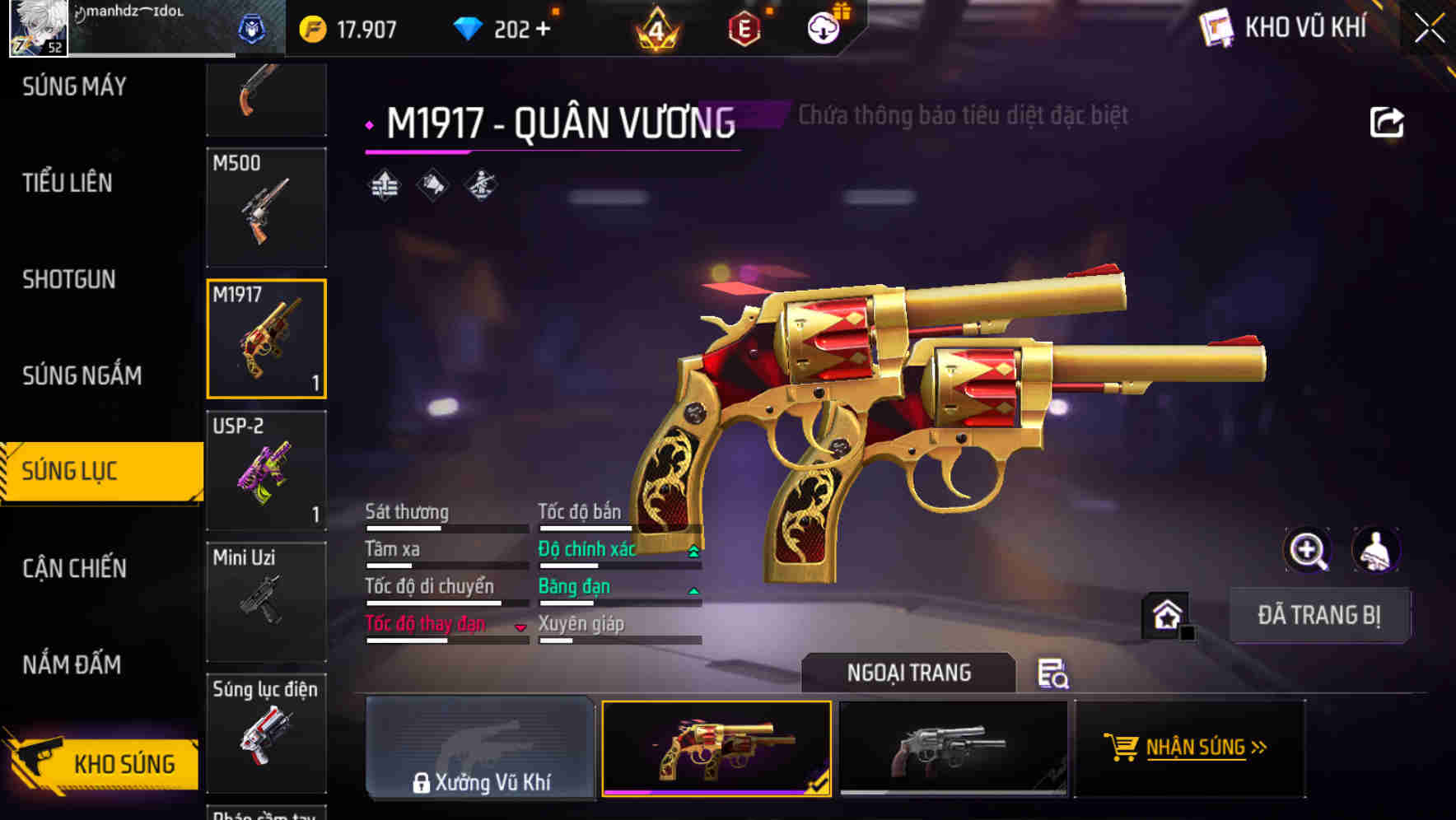This screenshot has height=820, width=1456.
Task: Click the magnifier zoom-in weapon preview icon
Action: click(x=1306, y=550)
